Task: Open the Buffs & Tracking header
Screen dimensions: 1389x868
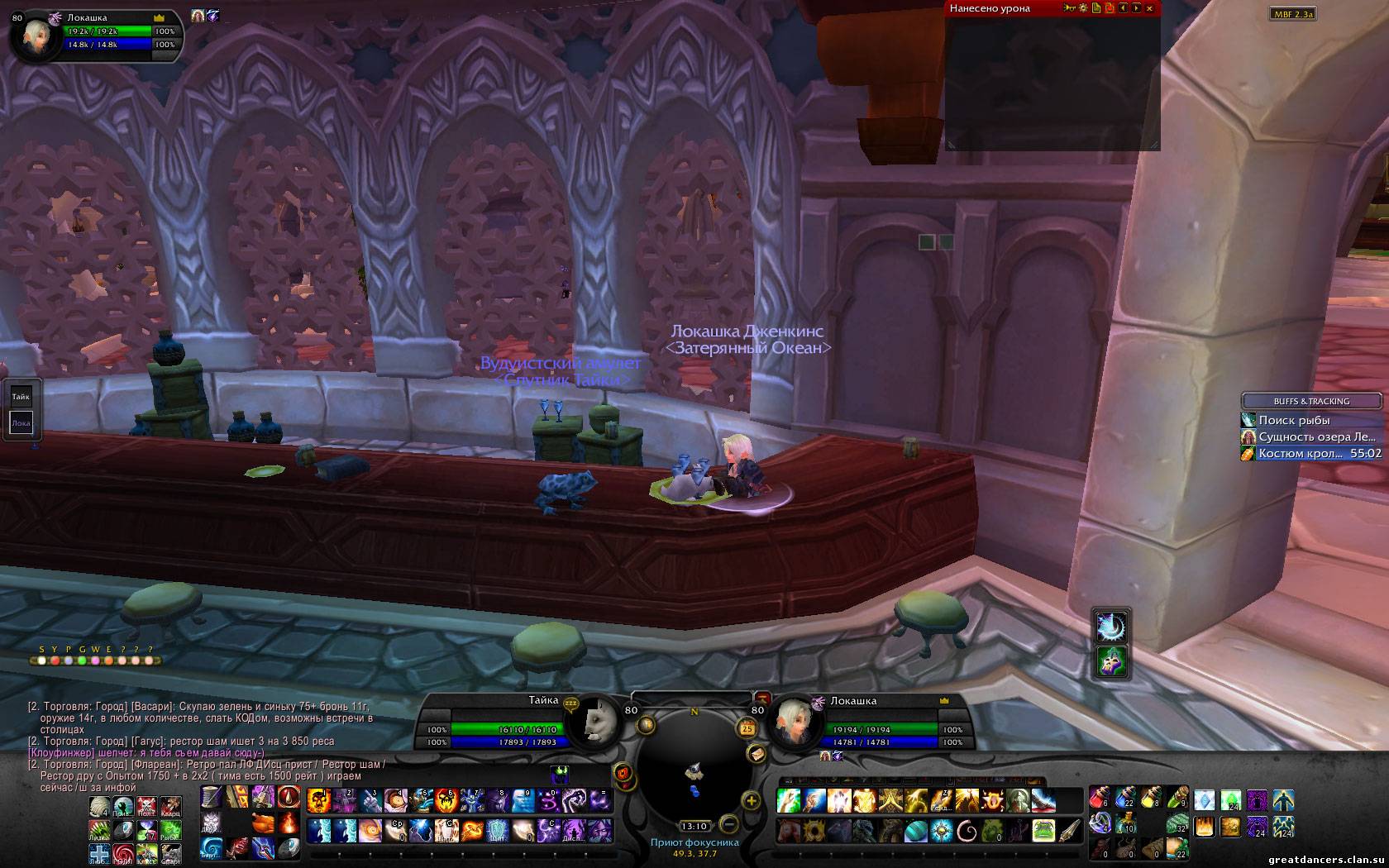Action: coord(1311,401)
